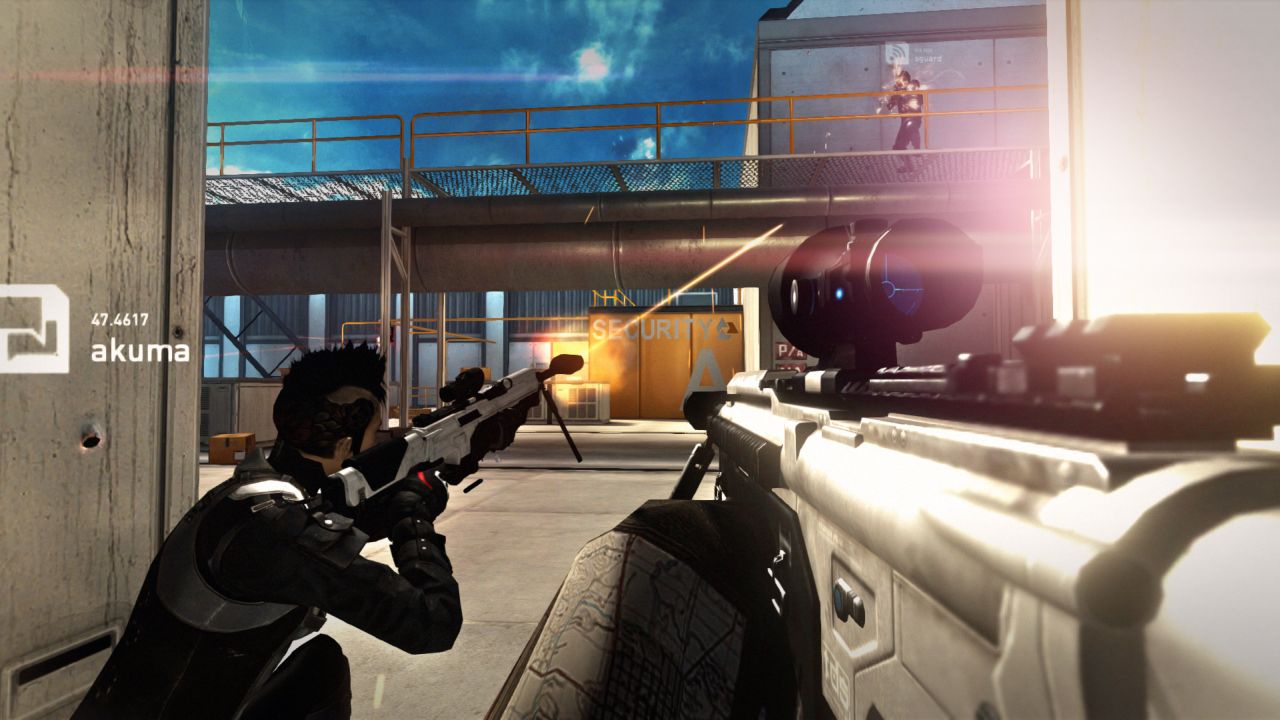Click the glowing blue lens inside the scope
The image size is (1280, 720).
click(x=840, y=294)
